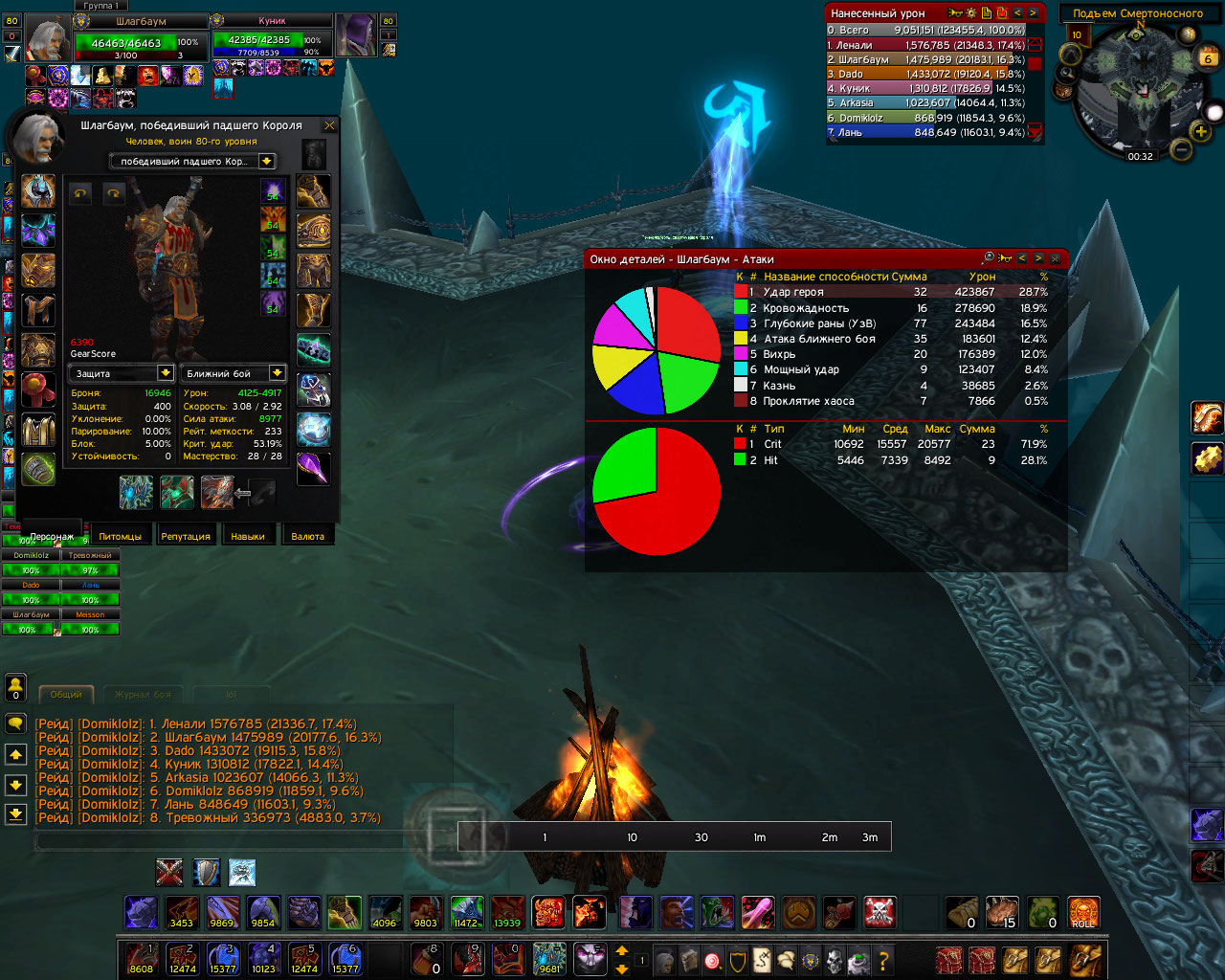The image size is (1225, 980).
Task: Switch to the Питомцы tab
Action: [x=121, y=536]
